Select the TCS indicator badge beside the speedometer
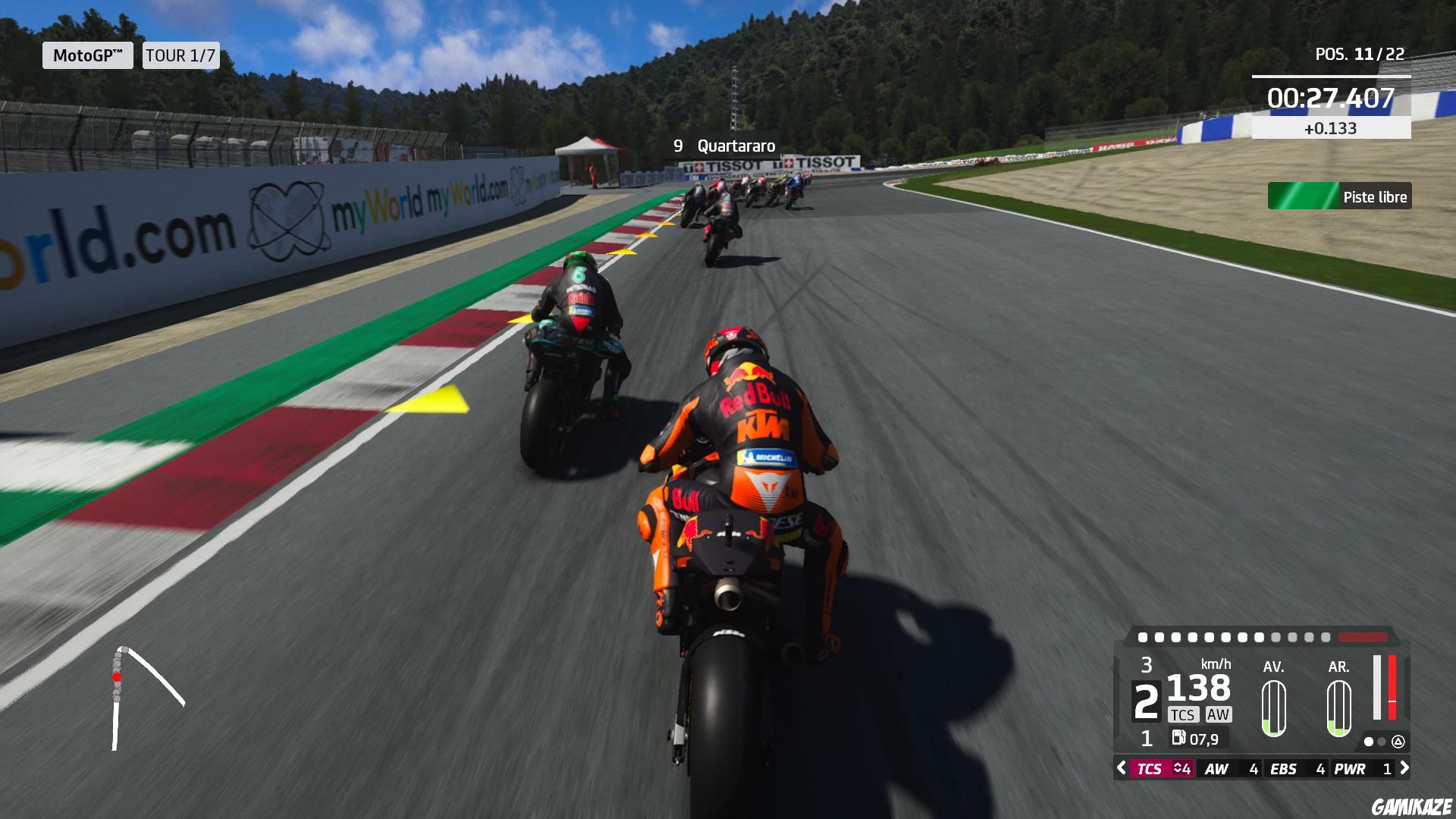Screen dimensions: 1456x819 pos(1184,714)
